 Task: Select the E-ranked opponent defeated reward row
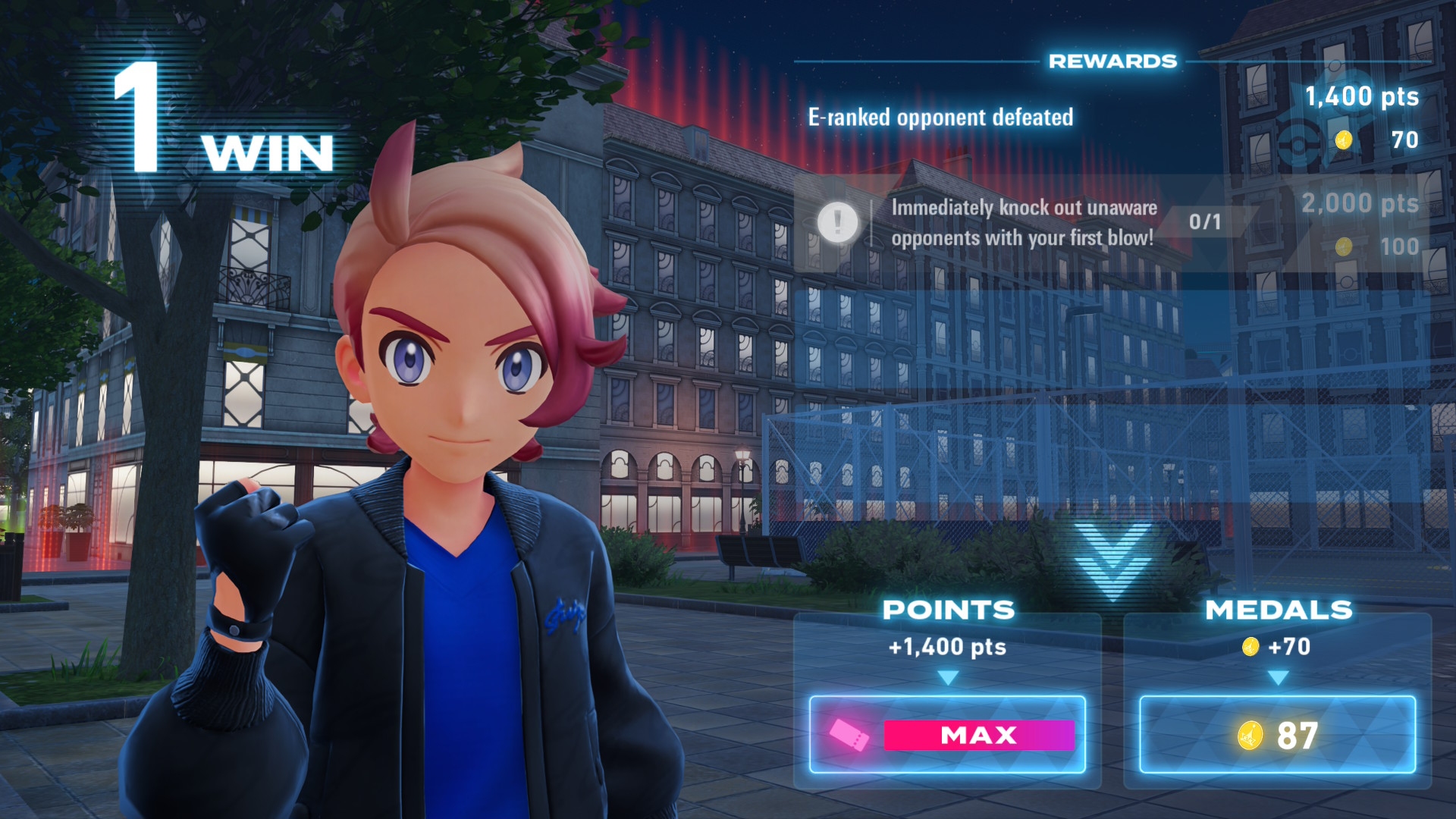[x=940, y=118]
